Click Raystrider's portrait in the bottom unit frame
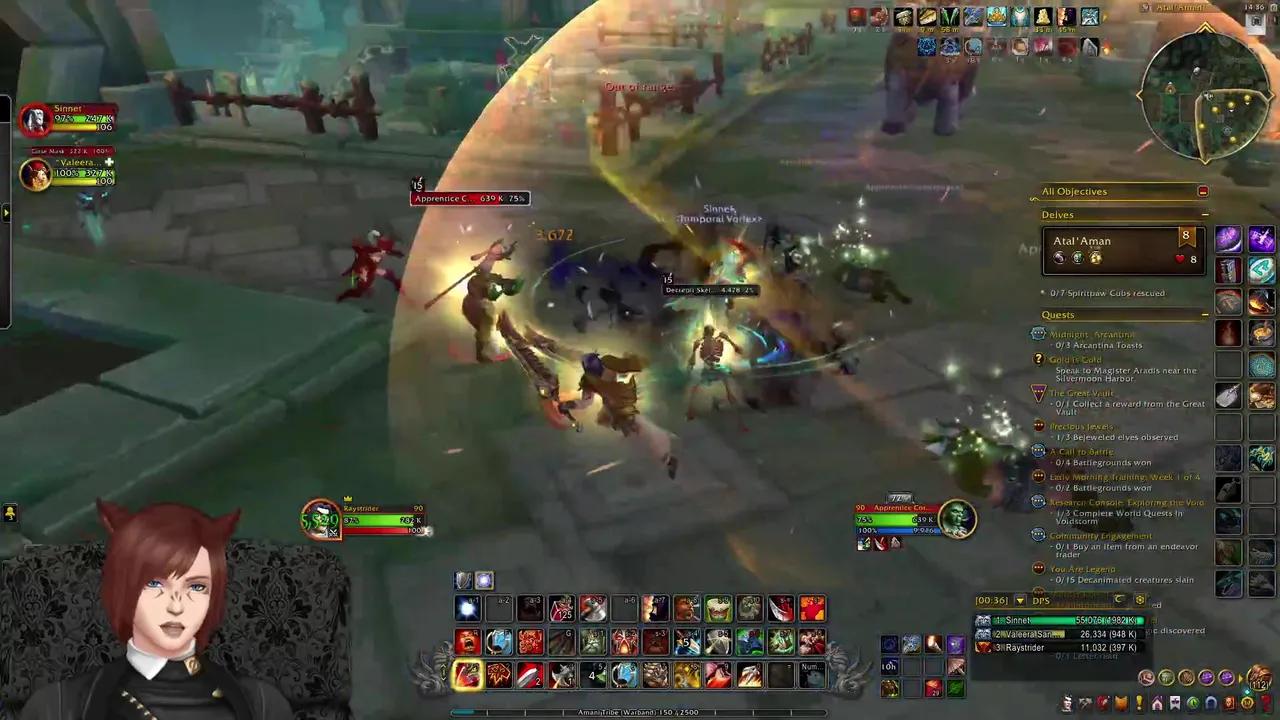Image resolution: width=1280 pixels, height=720 pixels. (320, 517)
